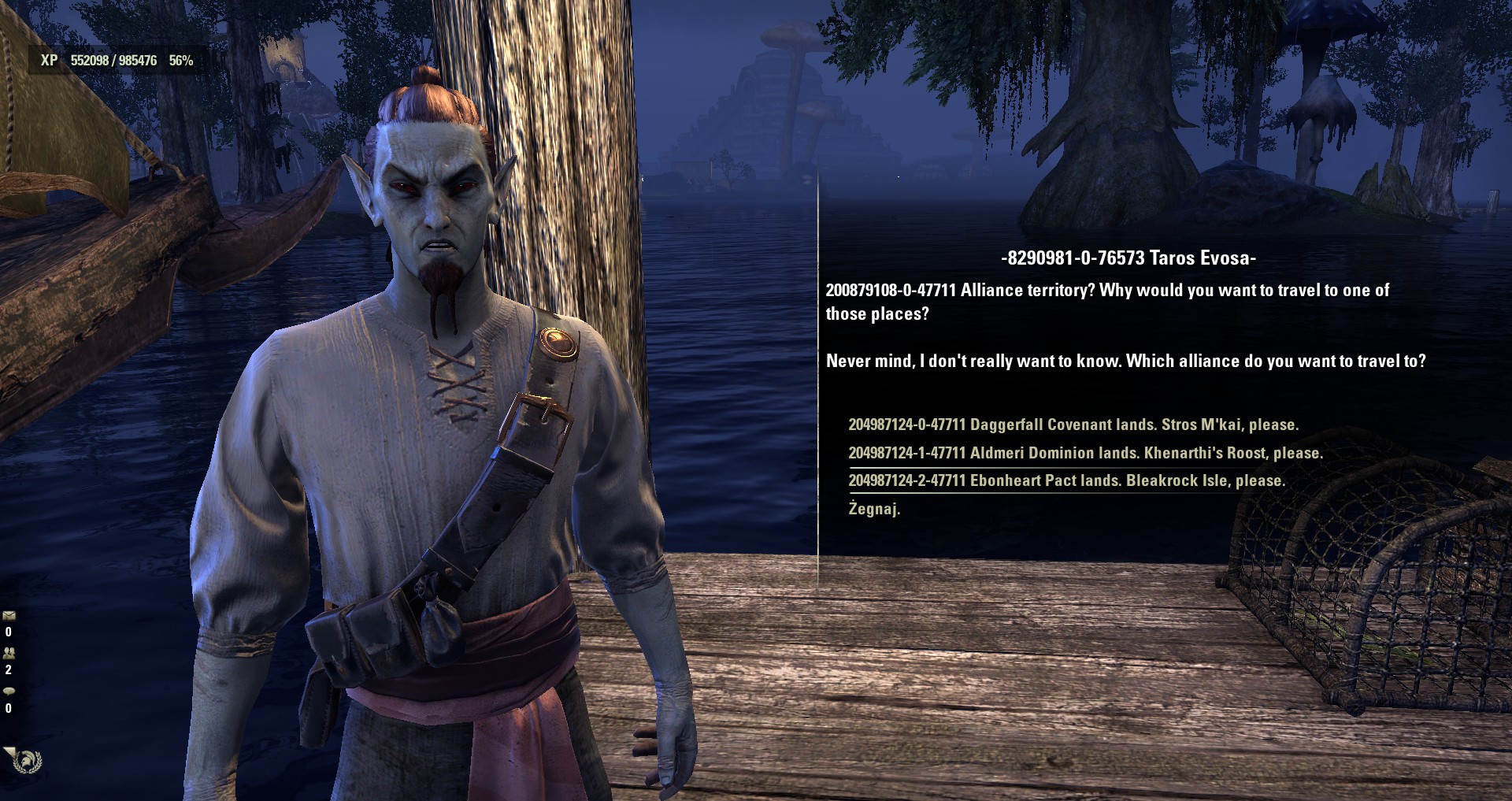Pick Ebonheart Pact lands, Bleakrock Isle reply

coord(1066,480)
